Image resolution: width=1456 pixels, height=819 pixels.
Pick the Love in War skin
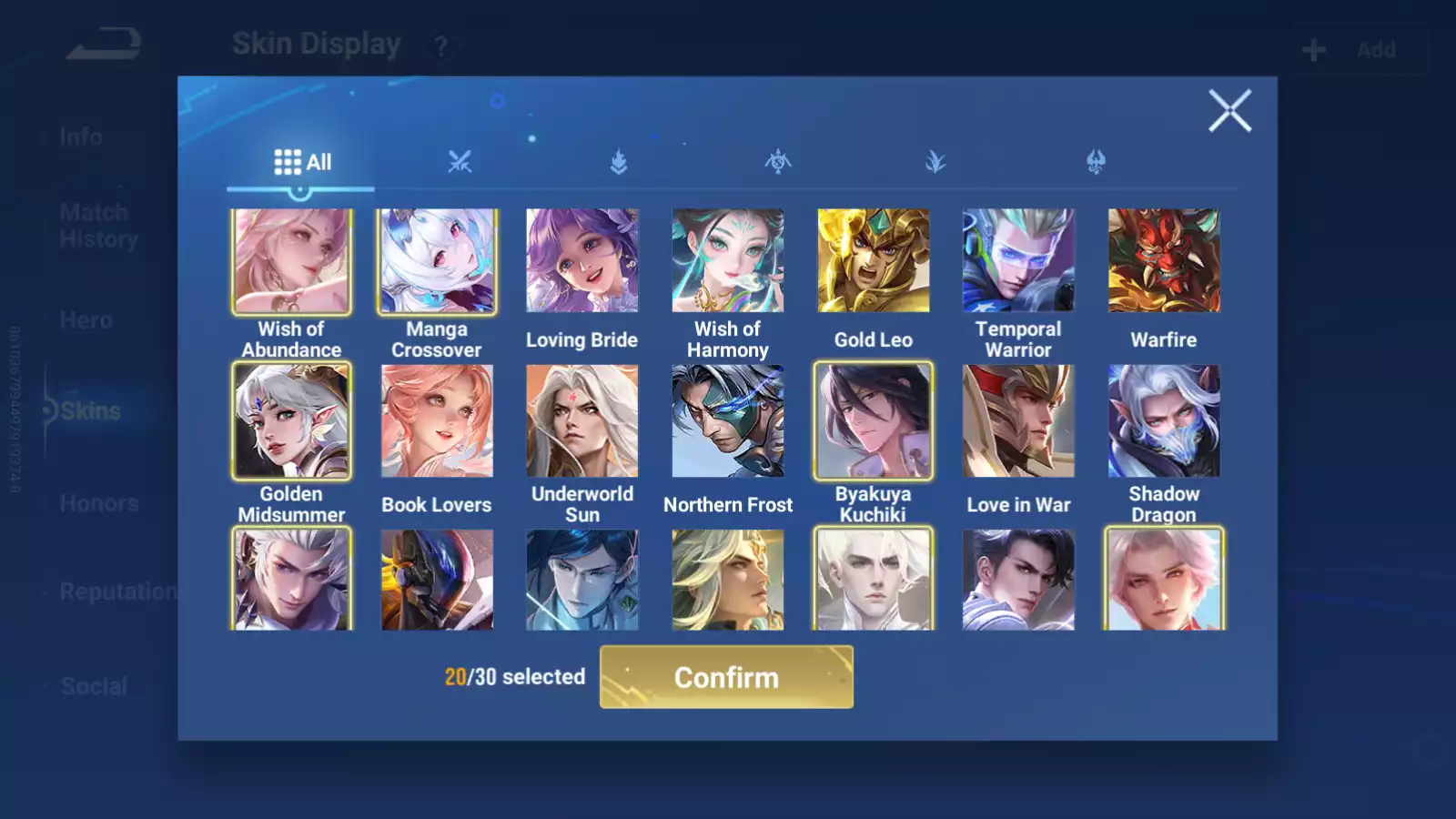[x=1018, y=421]
